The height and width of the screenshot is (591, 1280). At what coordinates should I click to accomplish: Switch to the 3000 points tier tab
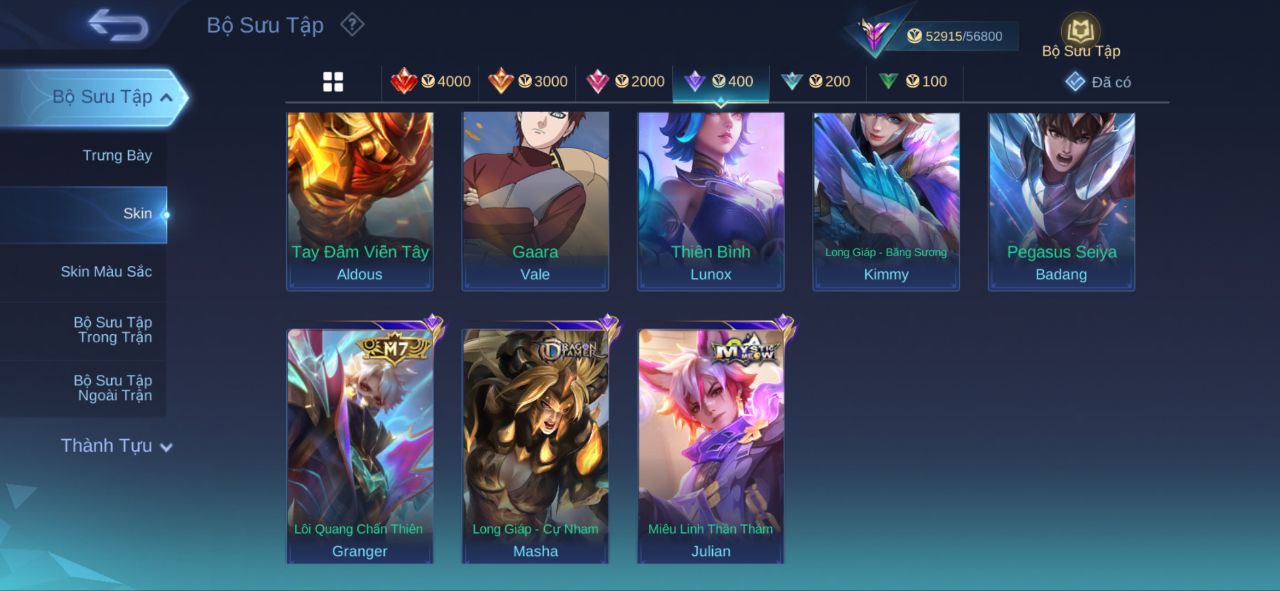[x=528, y=82]
